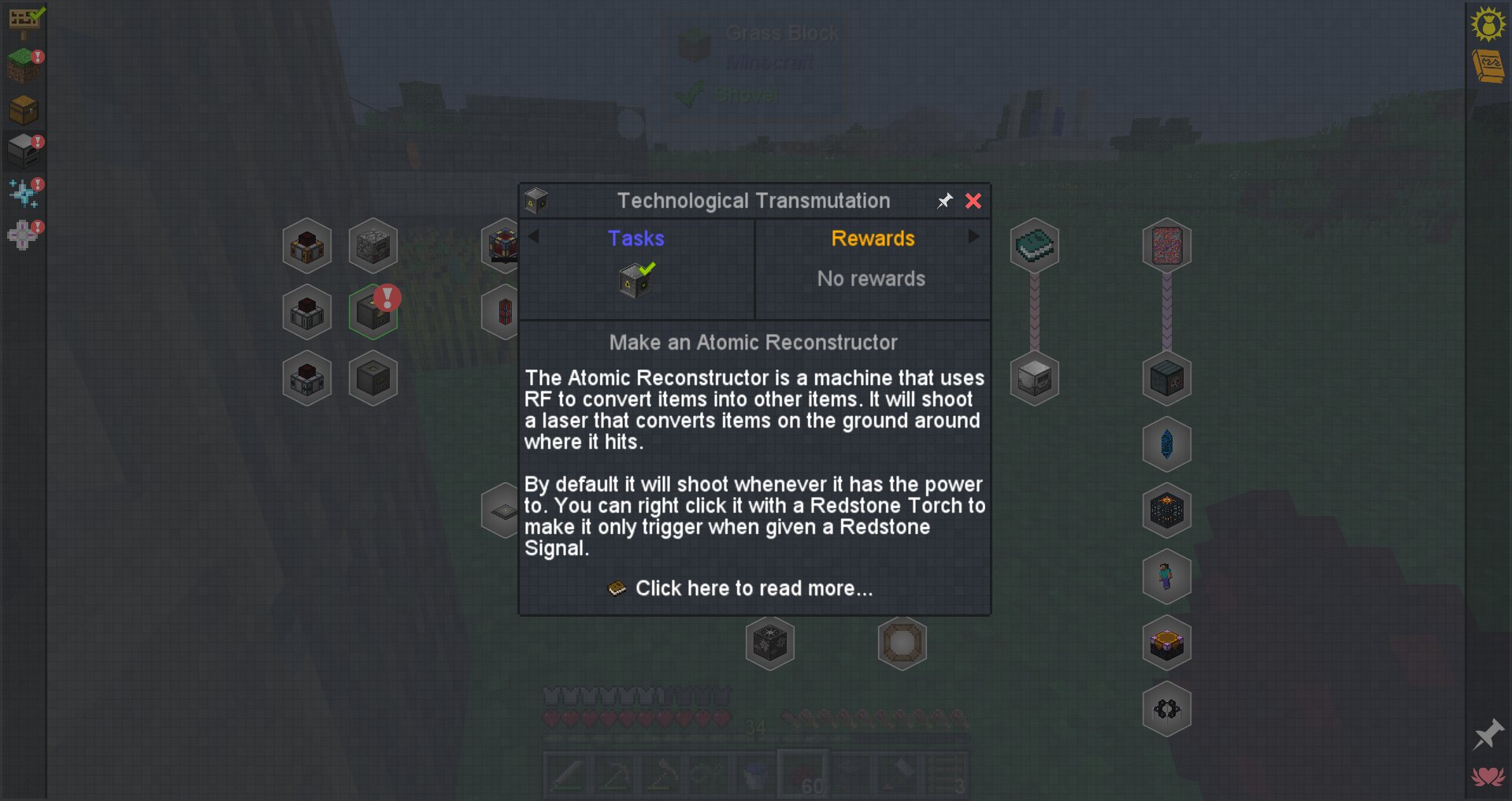Open the furnace chapter with alert badge
The width and height of the screenshot is (1512, 801).
click(24, 150)
